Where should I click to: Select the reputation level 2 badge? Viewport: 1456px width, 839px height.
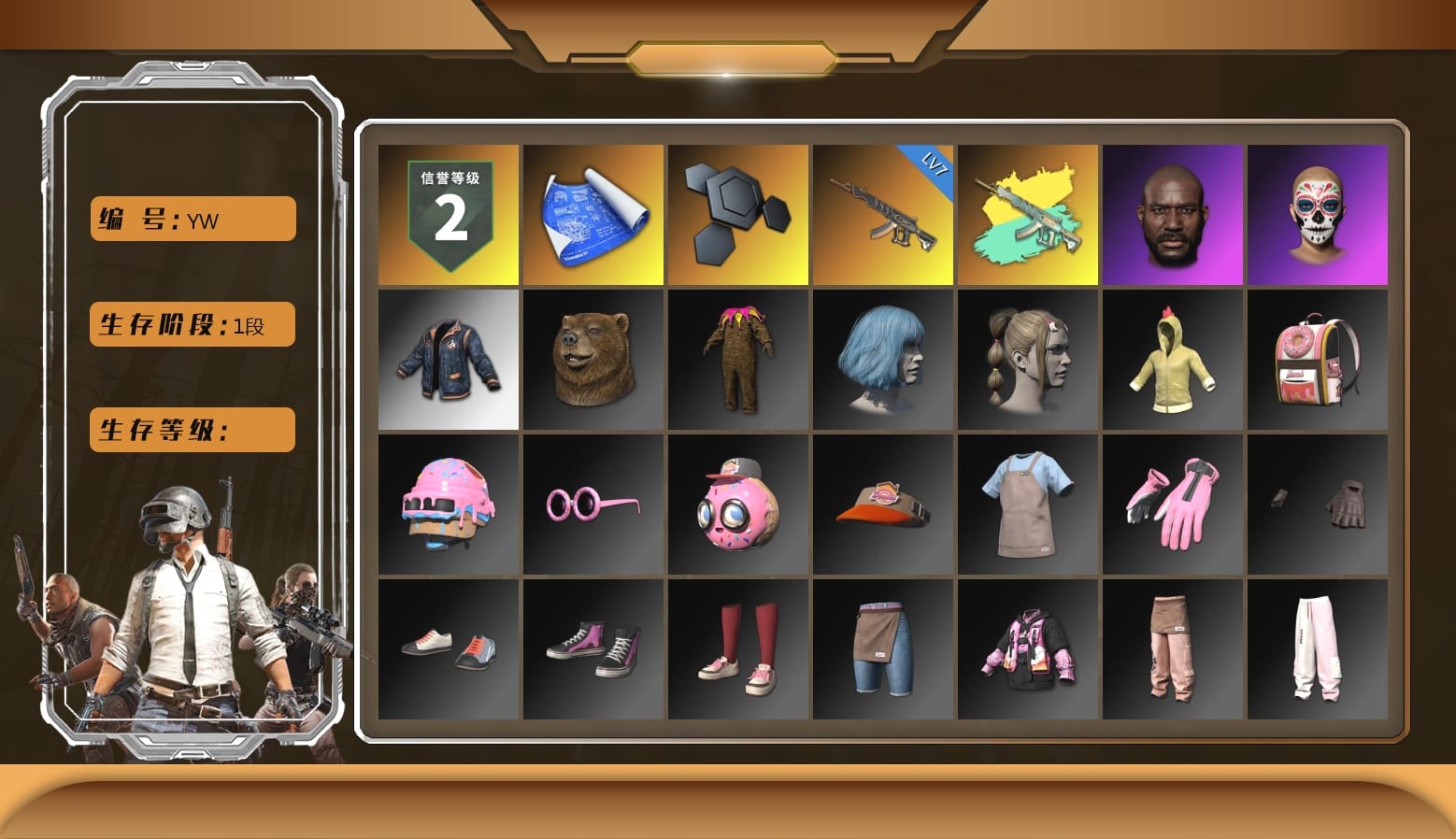pos(448,213)
